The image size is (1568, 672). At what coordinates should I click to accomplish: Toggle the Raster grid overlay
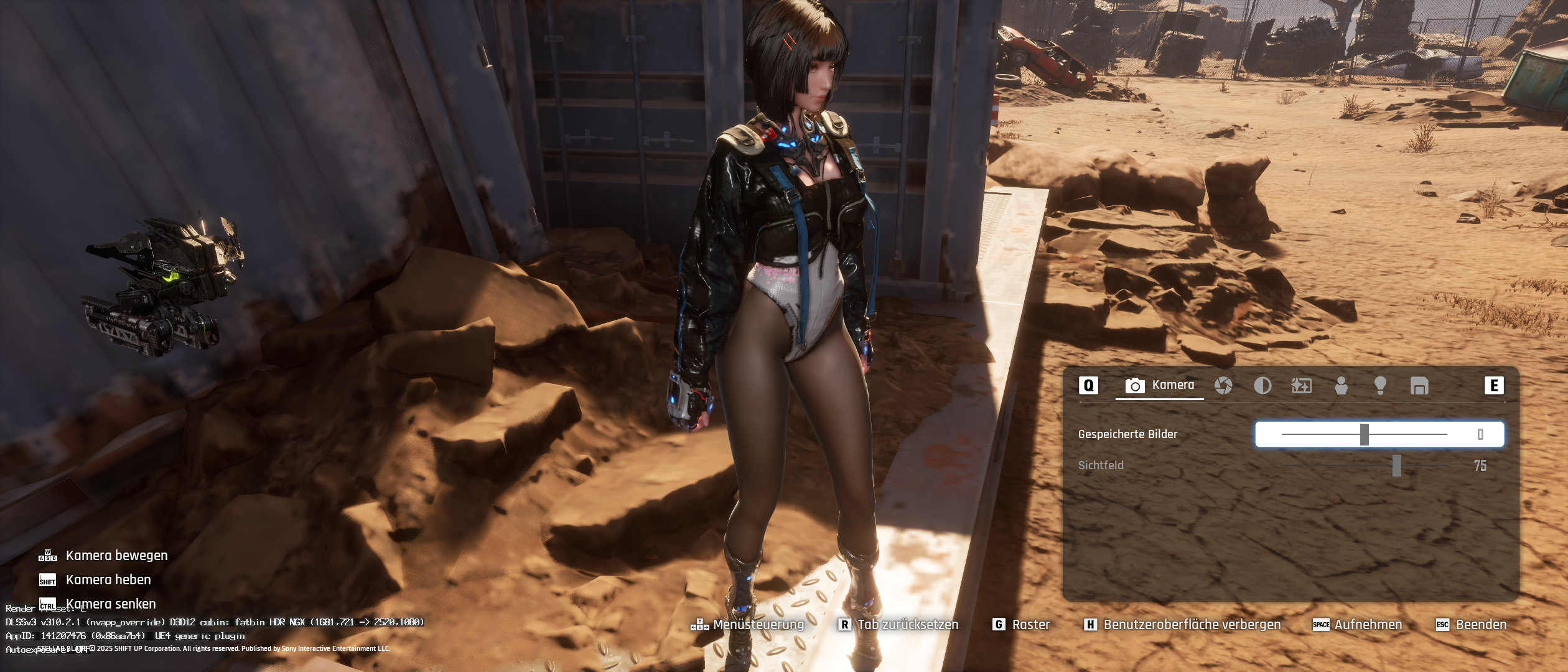pyautogui.click(x=1022, y=624)
